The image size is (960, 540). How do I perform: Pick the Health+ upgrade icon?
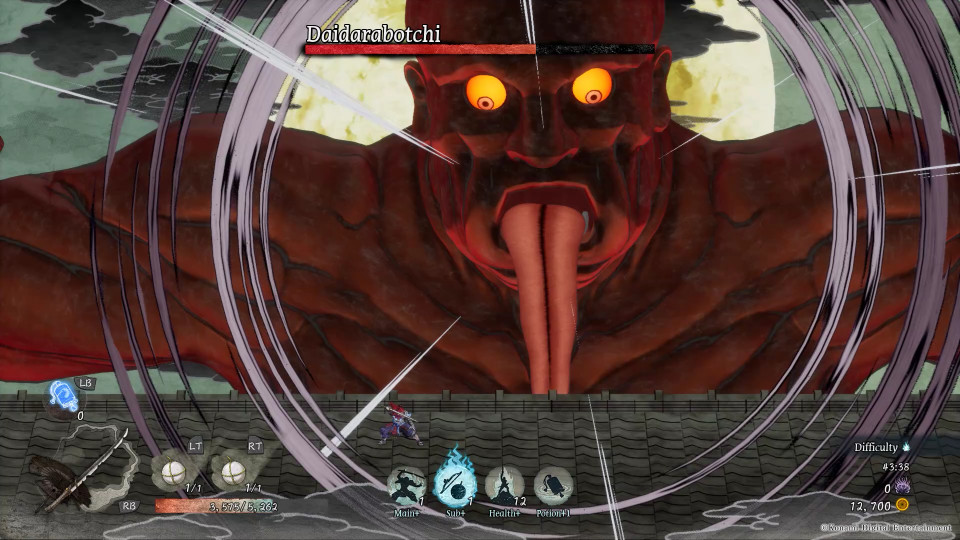[505, 485]
